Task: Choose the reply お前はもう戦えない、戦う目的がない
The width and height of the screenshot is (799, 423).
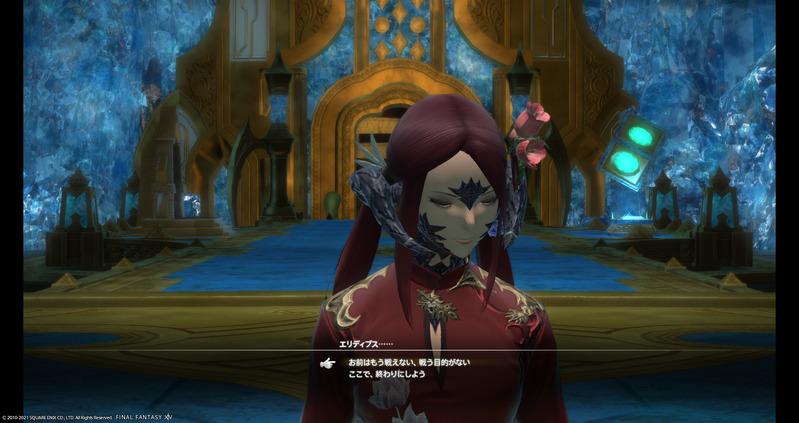Action: [408, 362]
